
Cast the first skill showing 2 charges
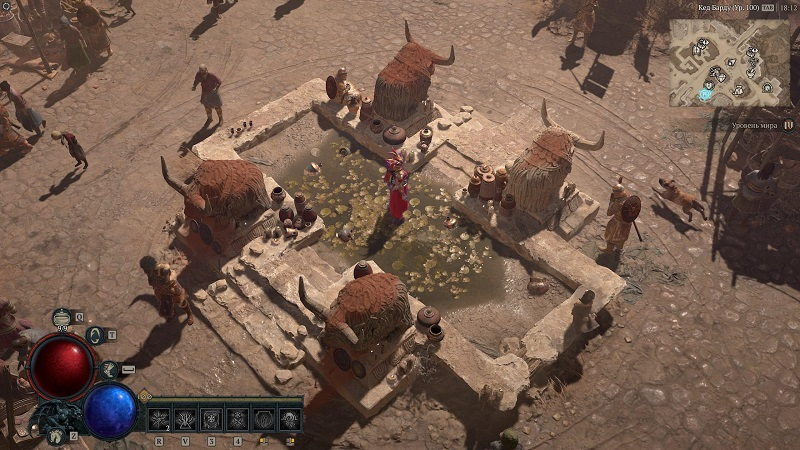161,418
